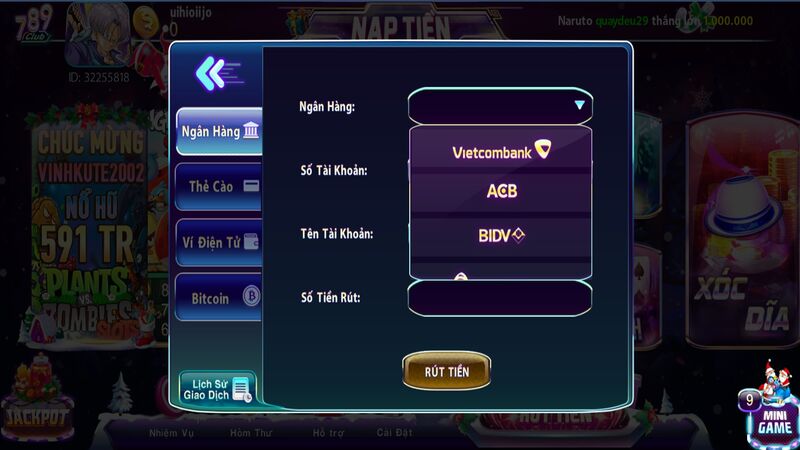Confirm withdrawal with Rút Tiền button
The image size is (800, 450).
(x=447, y=371)
